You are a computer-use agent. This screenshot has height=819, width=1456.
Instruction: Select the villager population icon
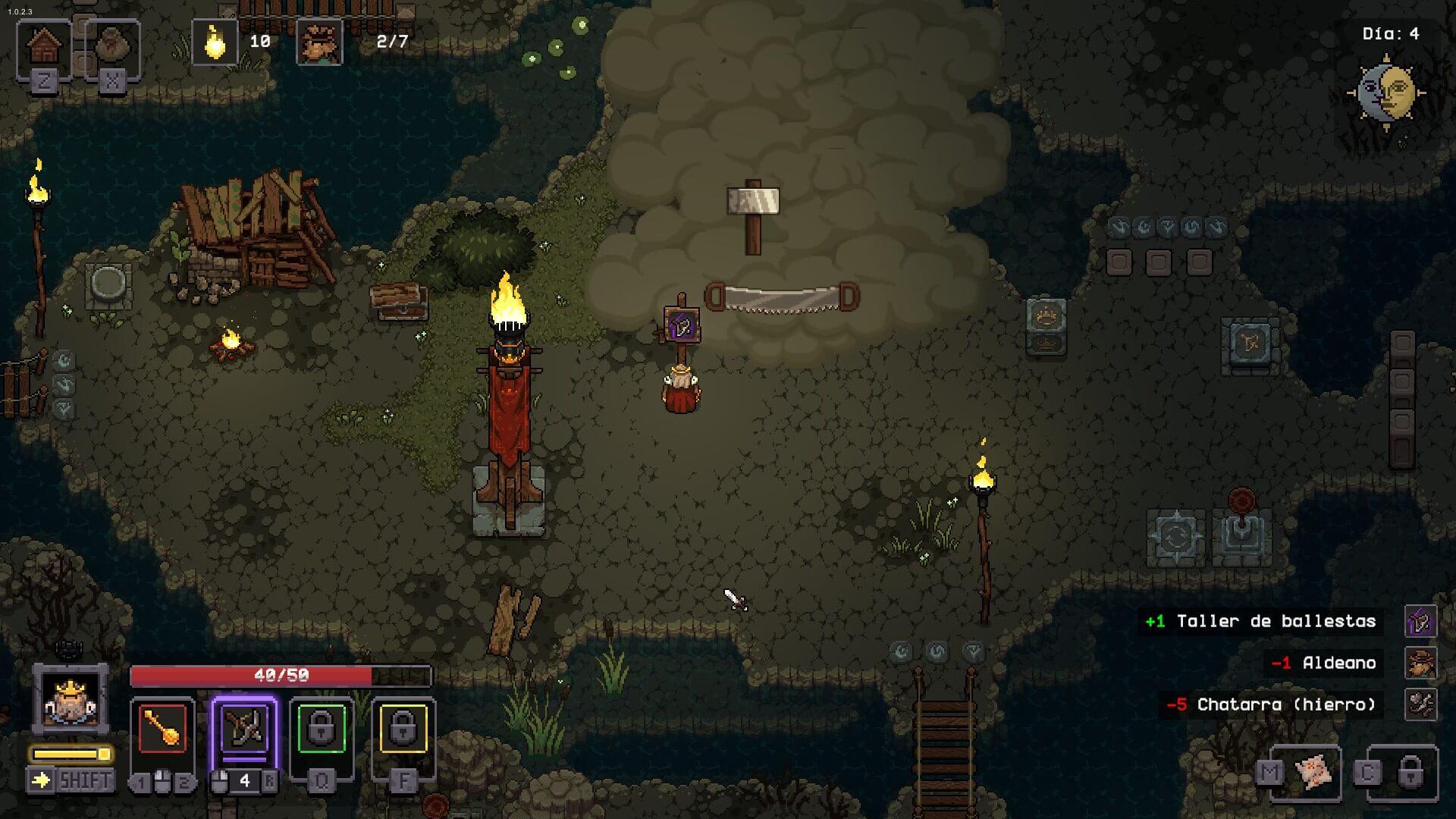coord(319,42)
